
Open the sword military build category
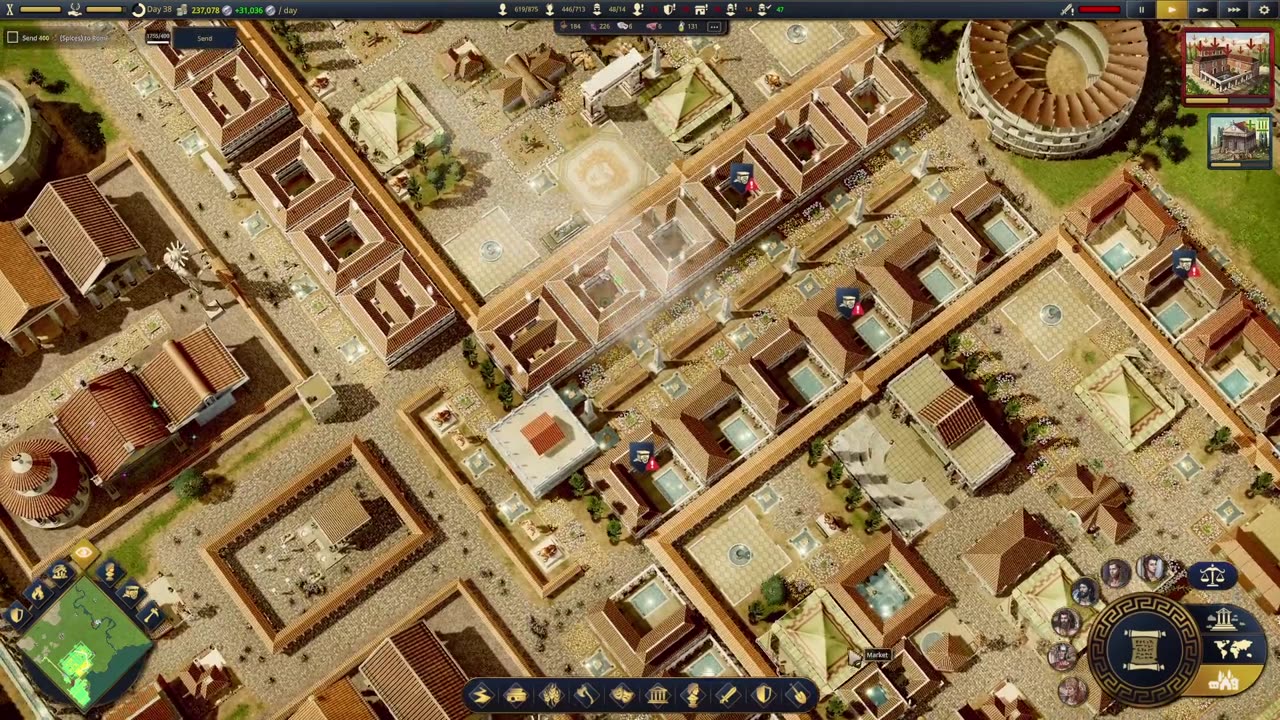point(728,695)
